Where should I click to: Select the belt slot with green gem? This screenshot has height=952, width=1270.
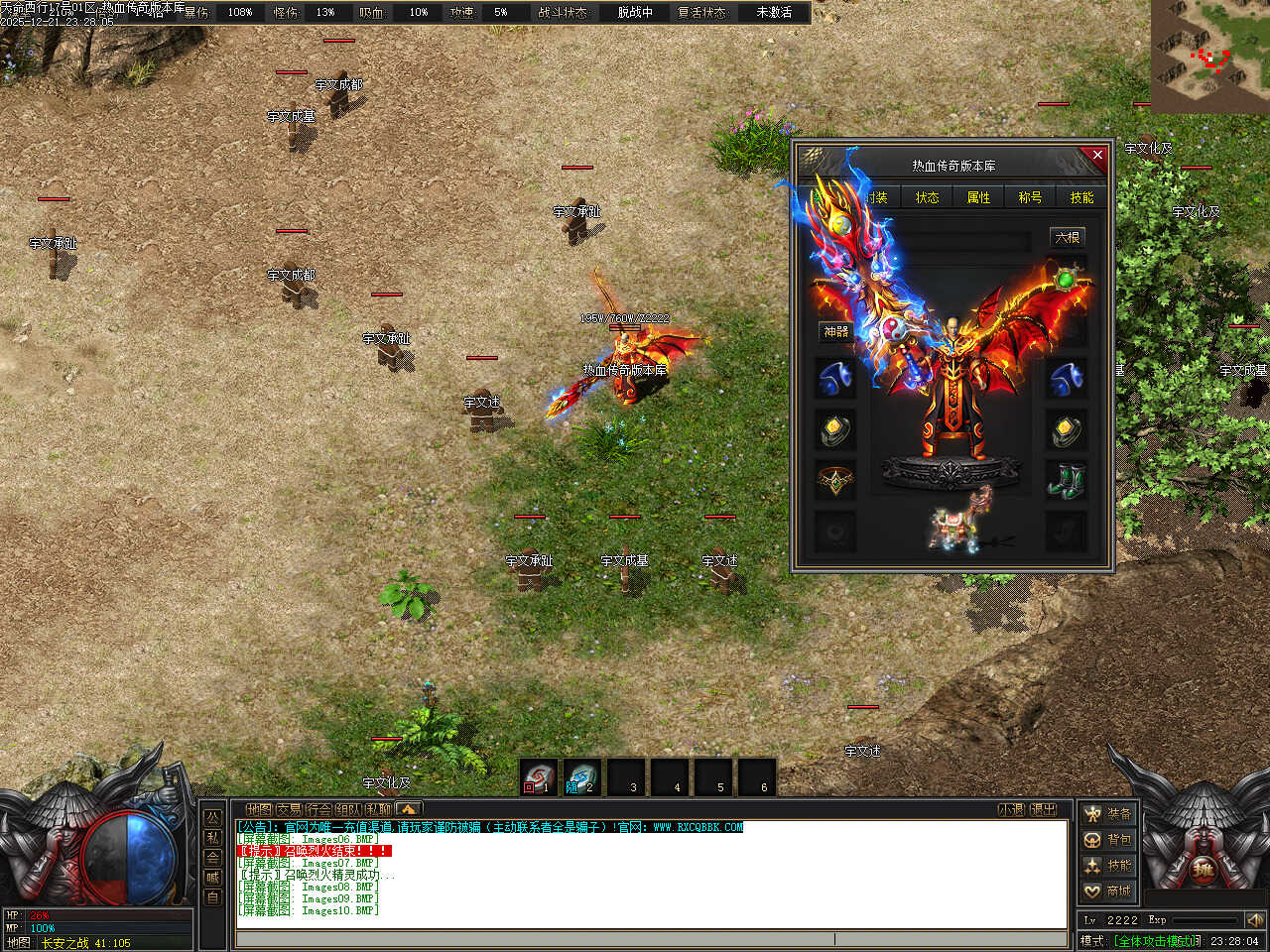click(x=835, y=481)
